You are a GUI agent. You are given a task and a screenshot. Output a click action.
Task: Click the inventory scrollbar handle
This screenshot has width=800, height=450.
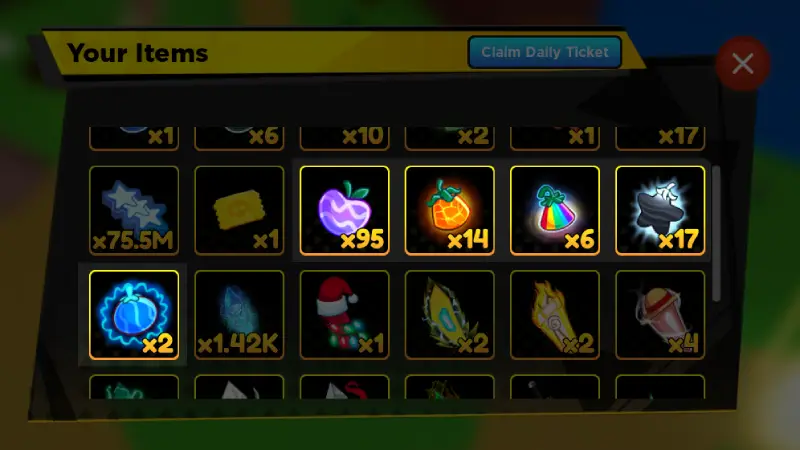pos(716,232)
